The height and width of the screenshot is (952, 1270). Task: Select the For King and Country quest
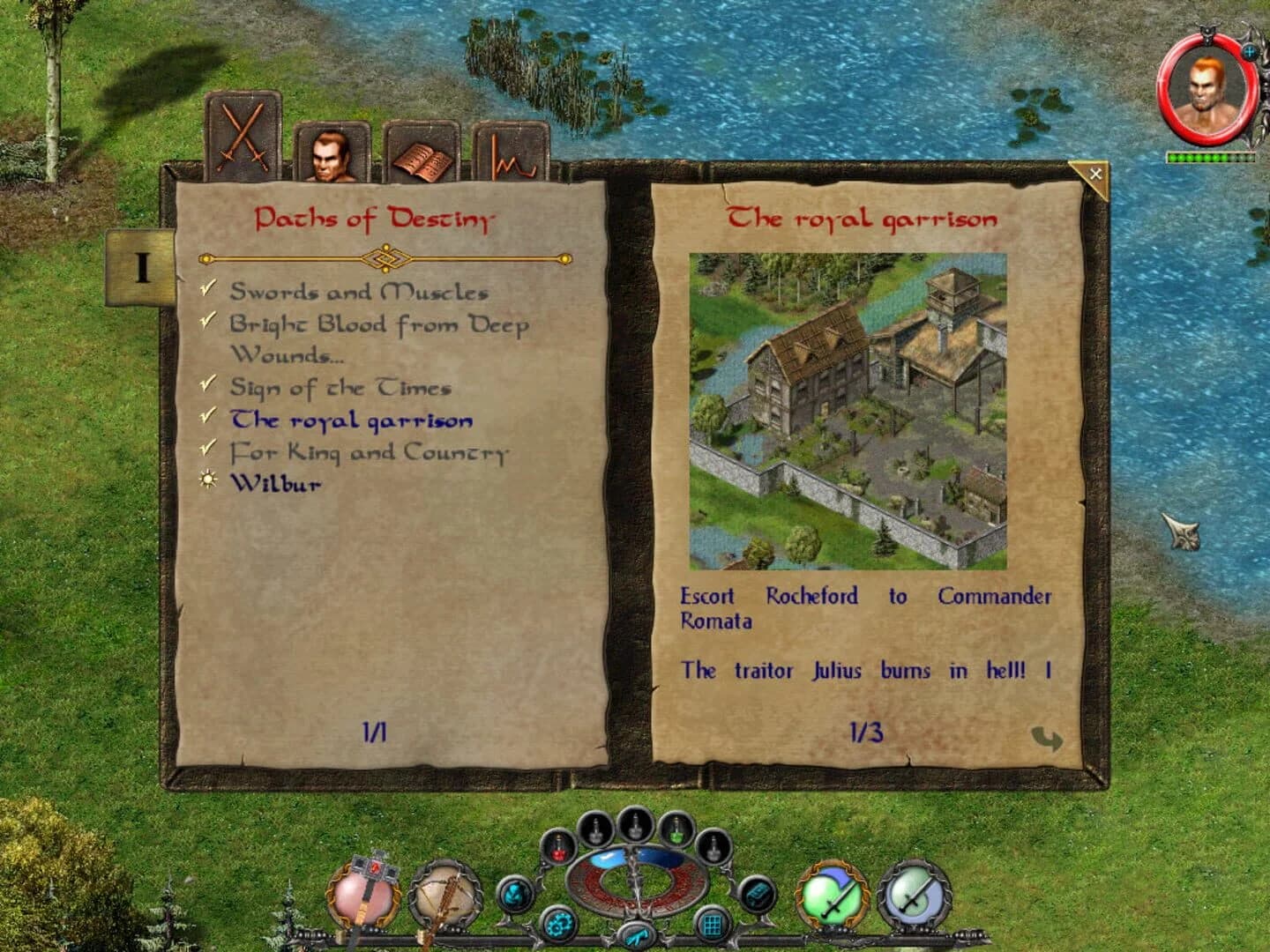(x=370, y=451)
